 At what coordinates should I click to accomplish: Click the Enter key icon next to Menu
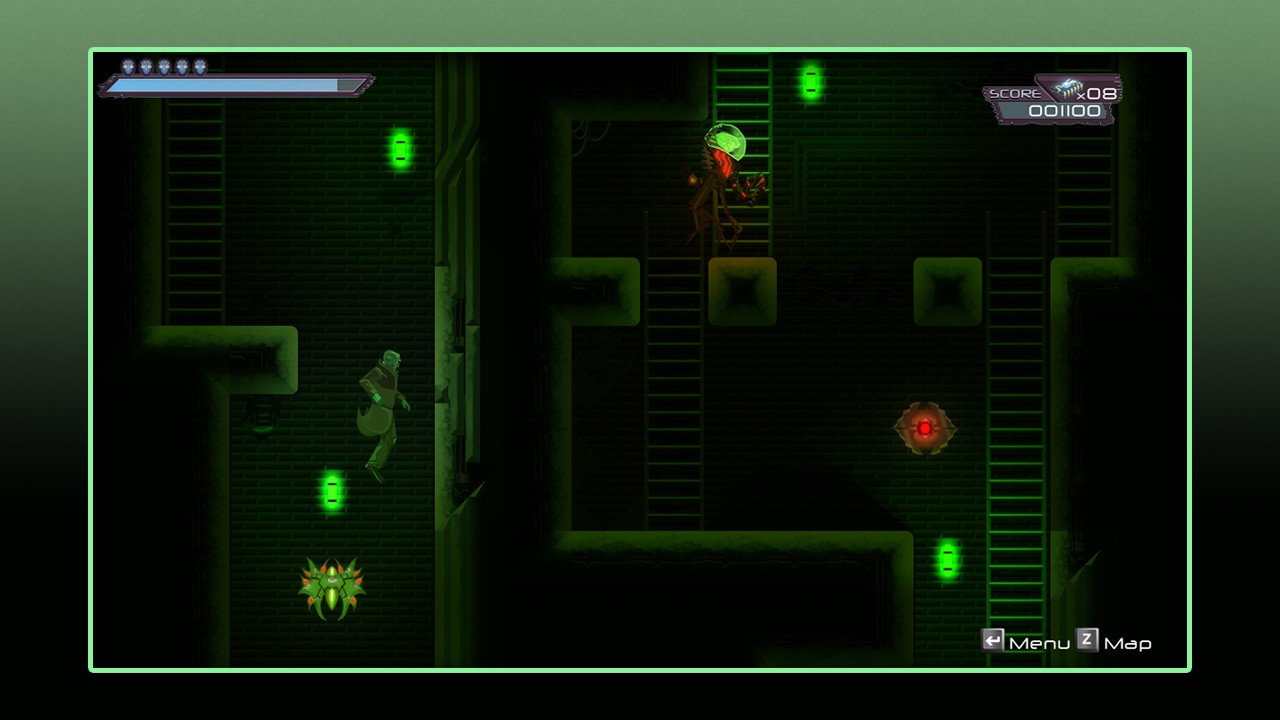coord(993,642)
